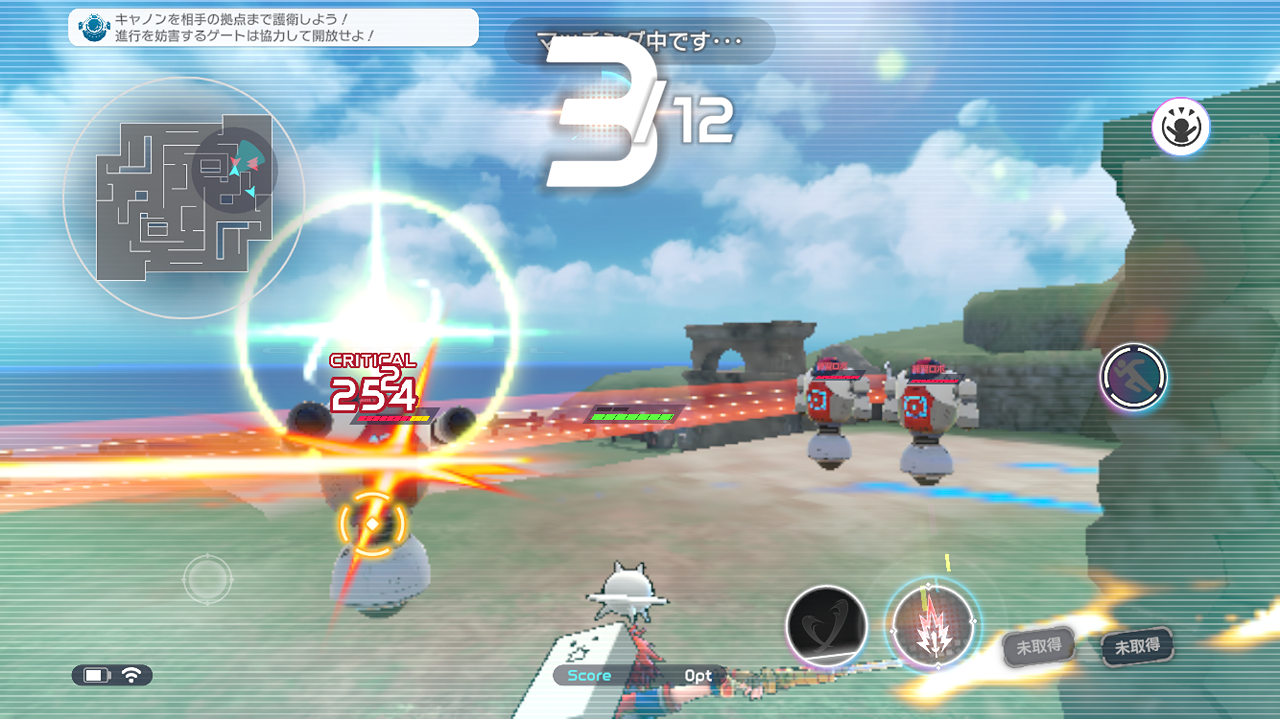Activate the running figure dash skill
The image size is (1280, 719).
(x=1133, y=377)
